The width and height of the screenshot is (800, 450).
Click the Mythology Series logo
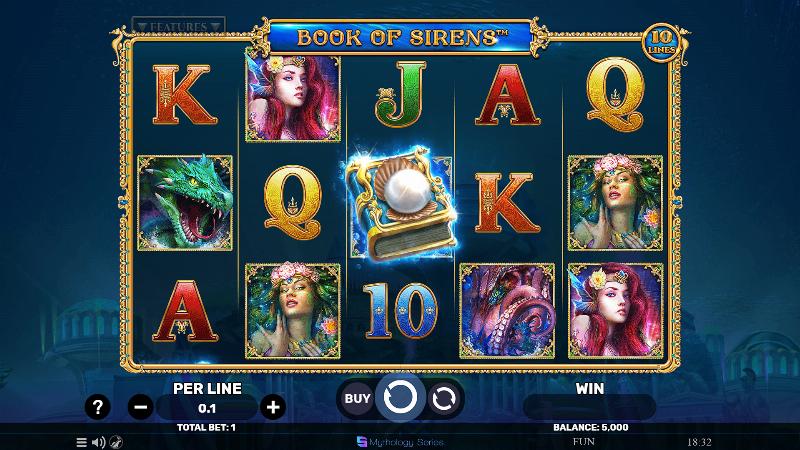click(400, 441)
